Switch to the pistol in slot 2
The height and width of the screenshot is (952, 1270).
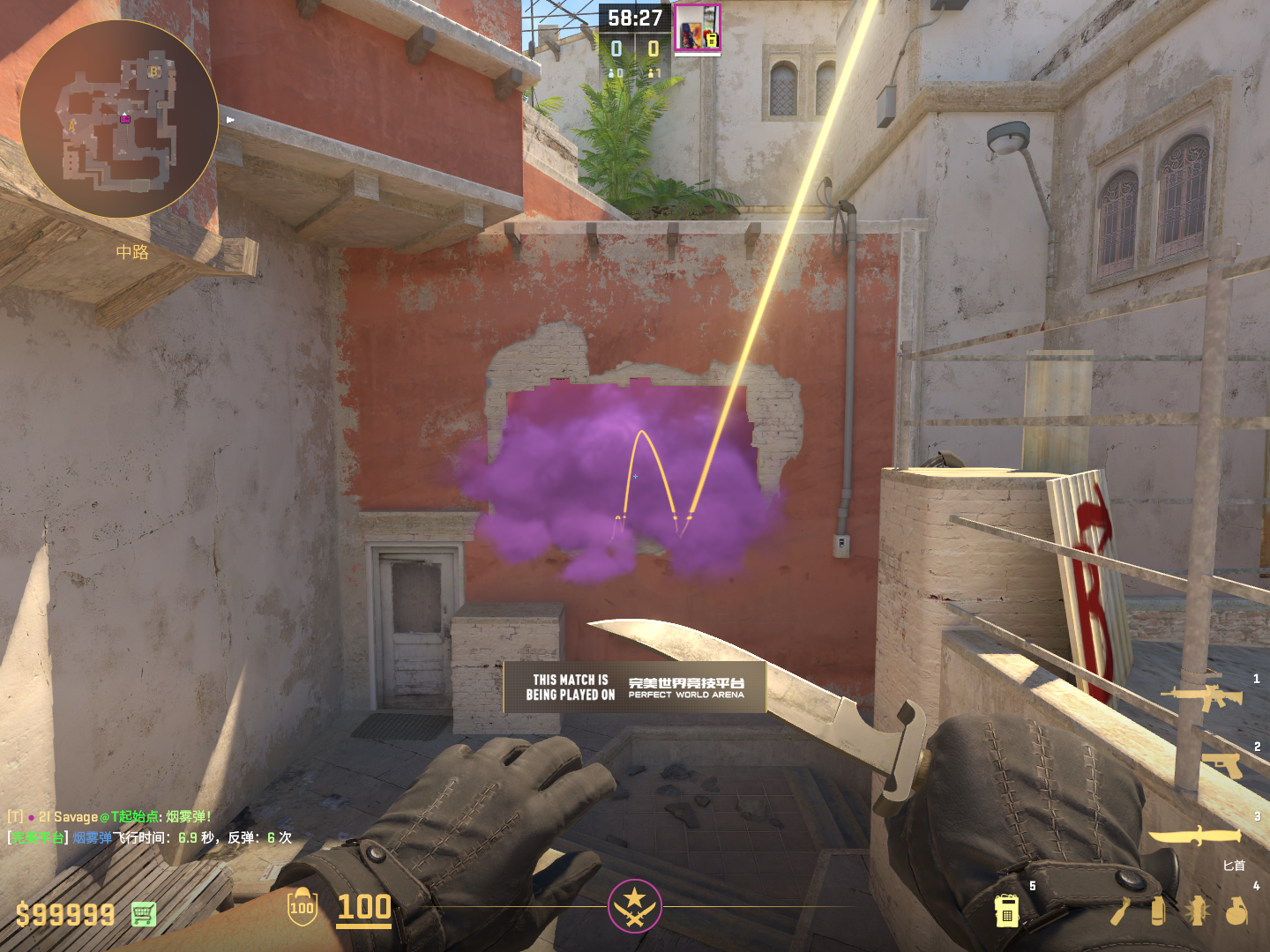[x=1221, y=764]
